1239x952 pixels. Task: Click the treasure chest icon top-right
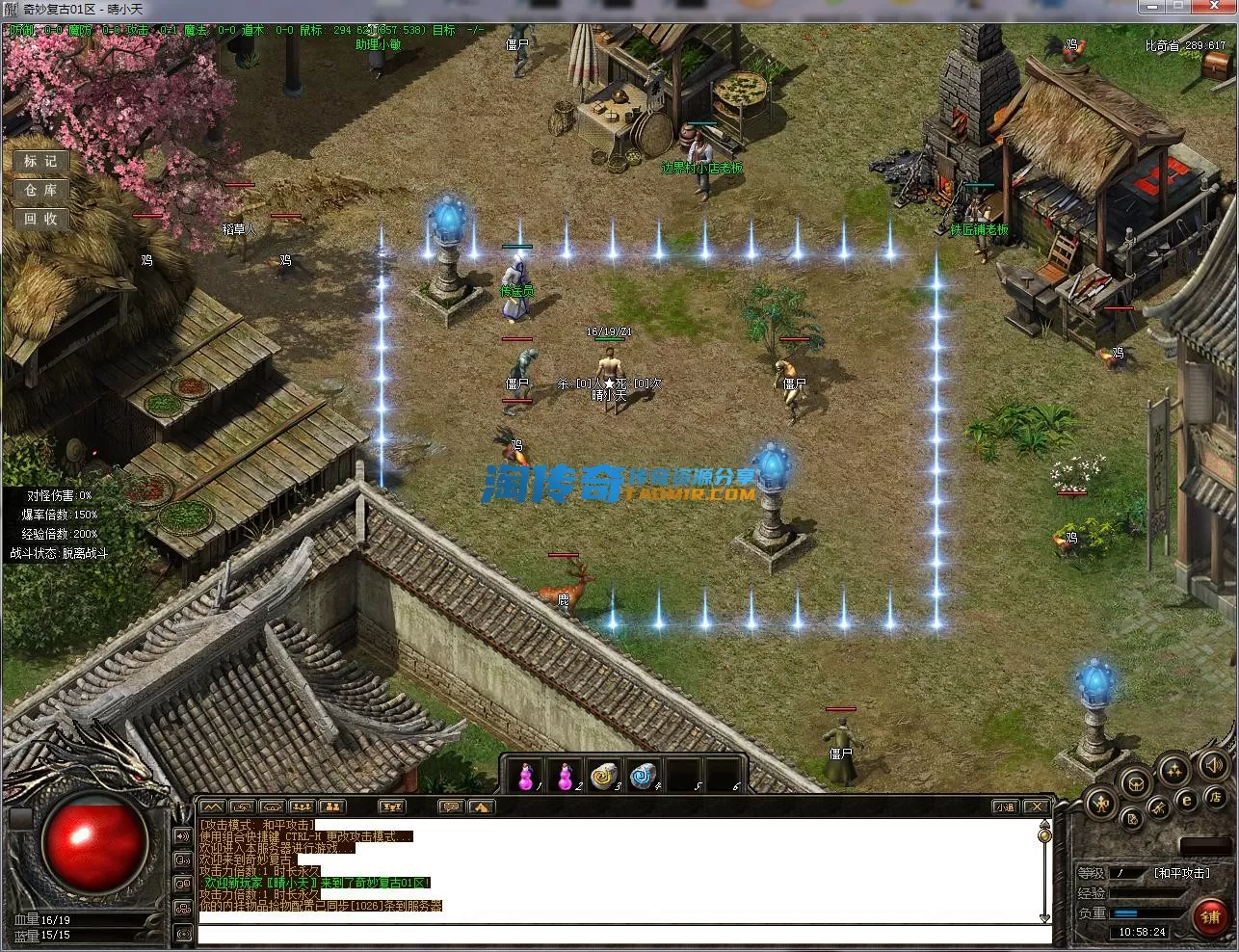[x=1215, y=66]
